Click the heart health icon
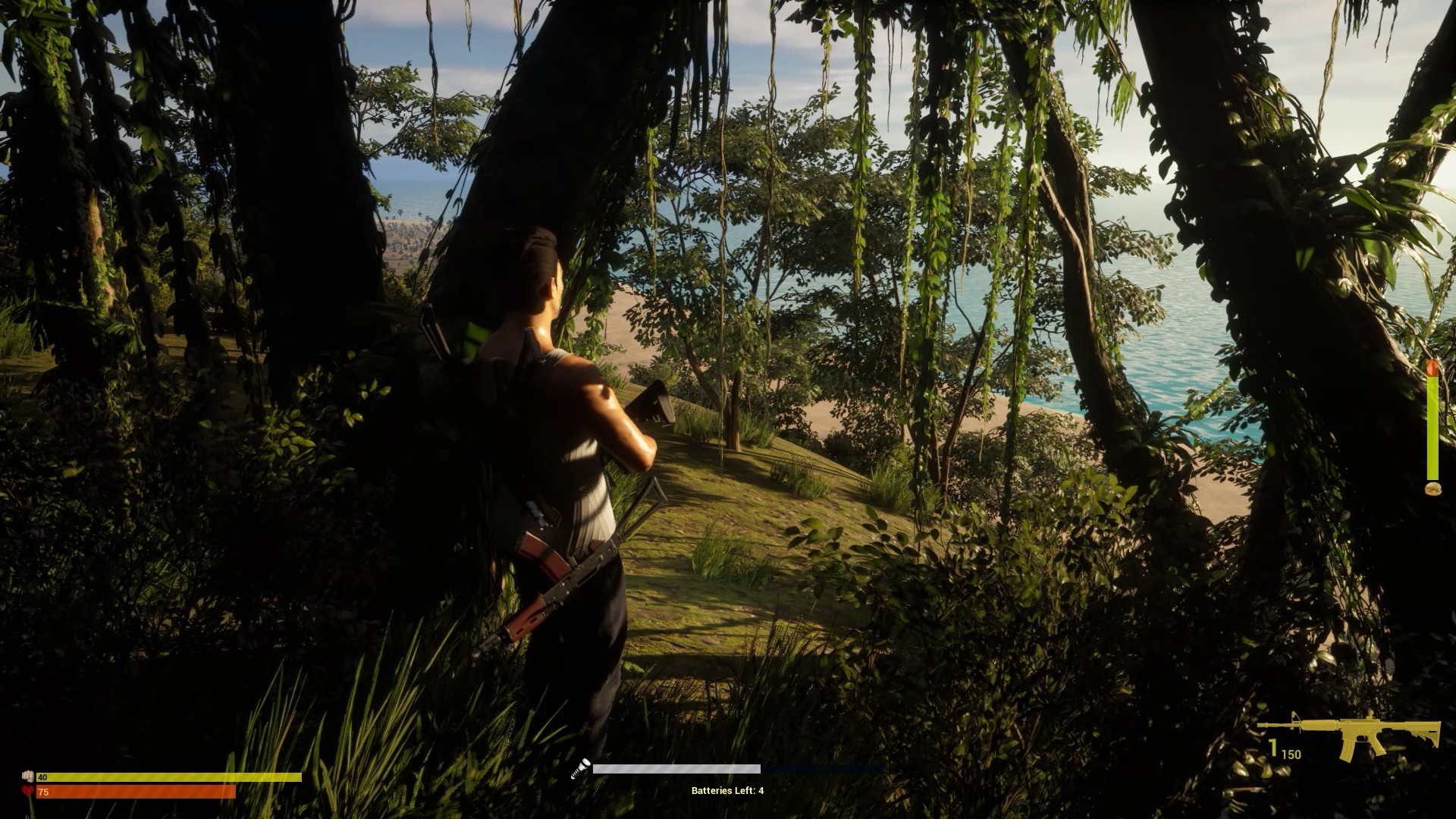The width and height of the screenshot is (1456, 819). pyautogui.click(x=29, y=792)
